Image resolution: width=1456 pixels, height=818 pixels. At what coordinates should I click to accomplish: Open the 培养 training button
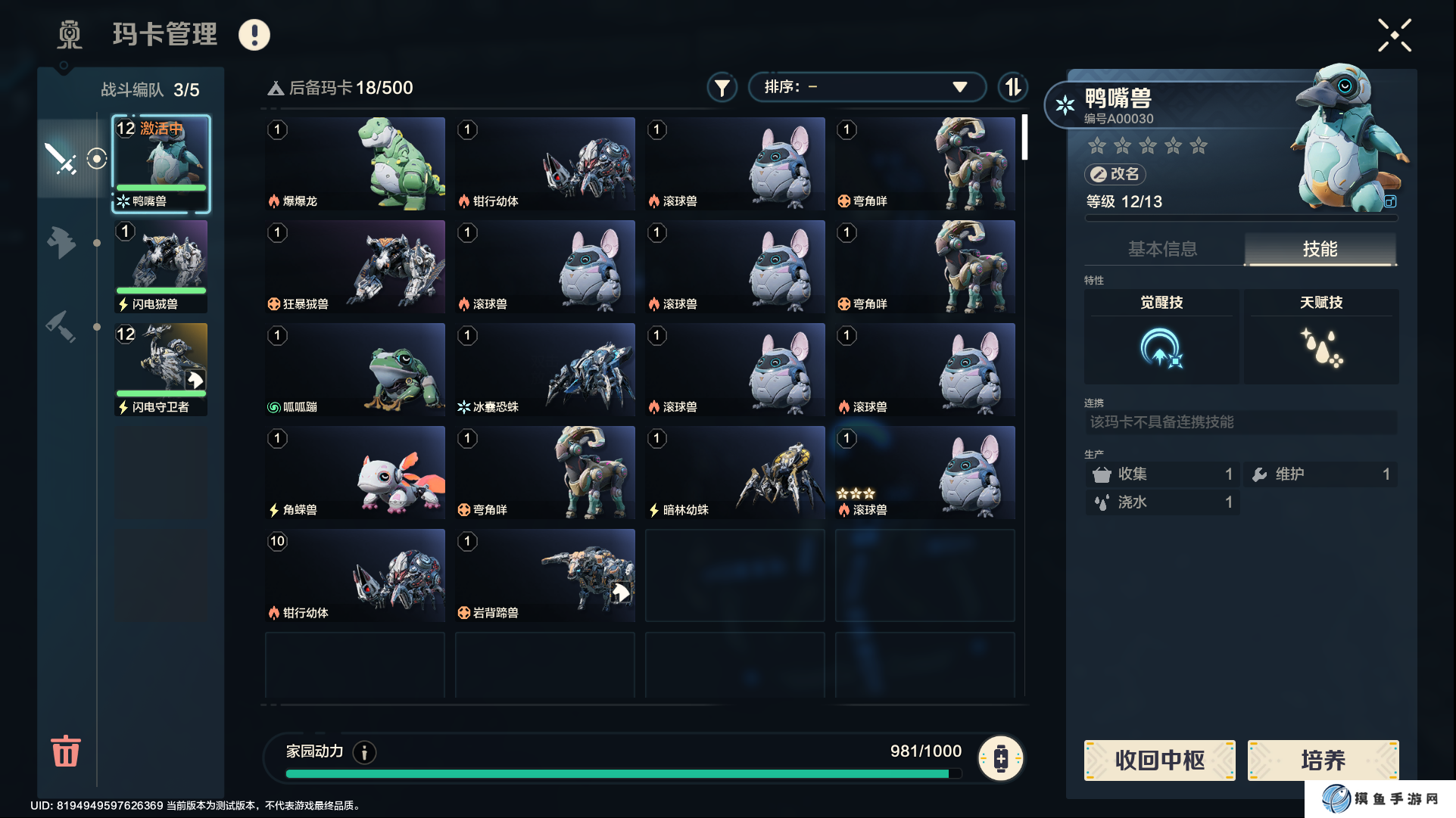pyautogui.click(x=1323, y=760)
